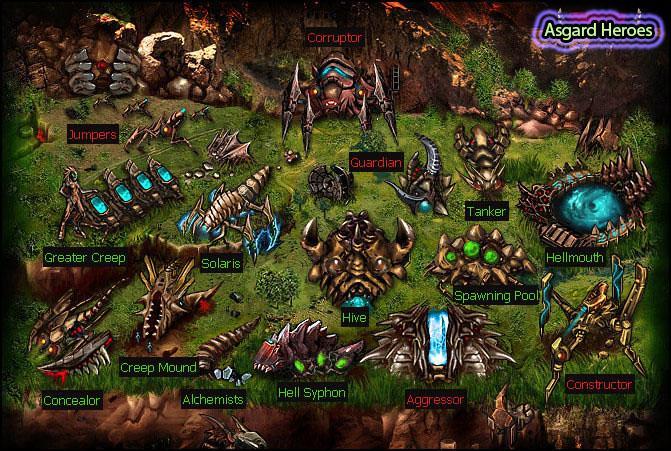Select the Greater Creep label
Screen dimensions: 671x451
coord(84,258)
